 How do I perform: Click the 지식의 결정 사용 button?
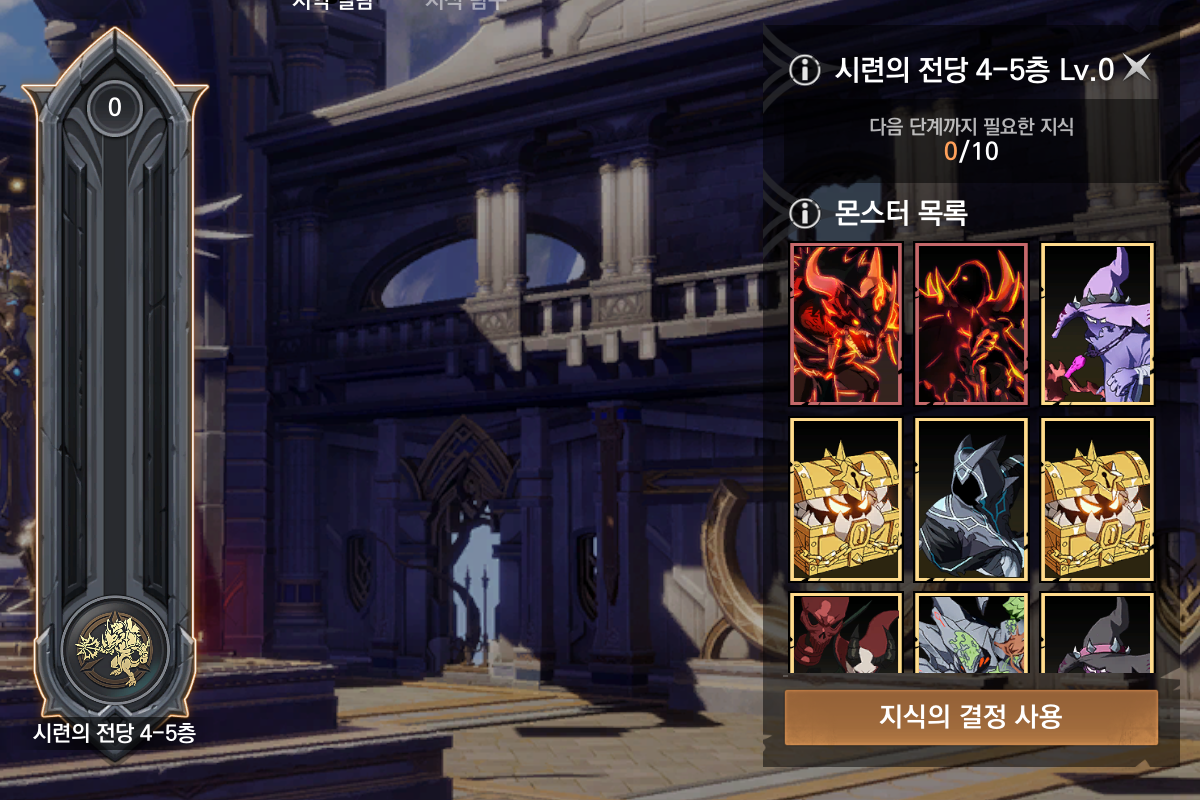point(971,717)
